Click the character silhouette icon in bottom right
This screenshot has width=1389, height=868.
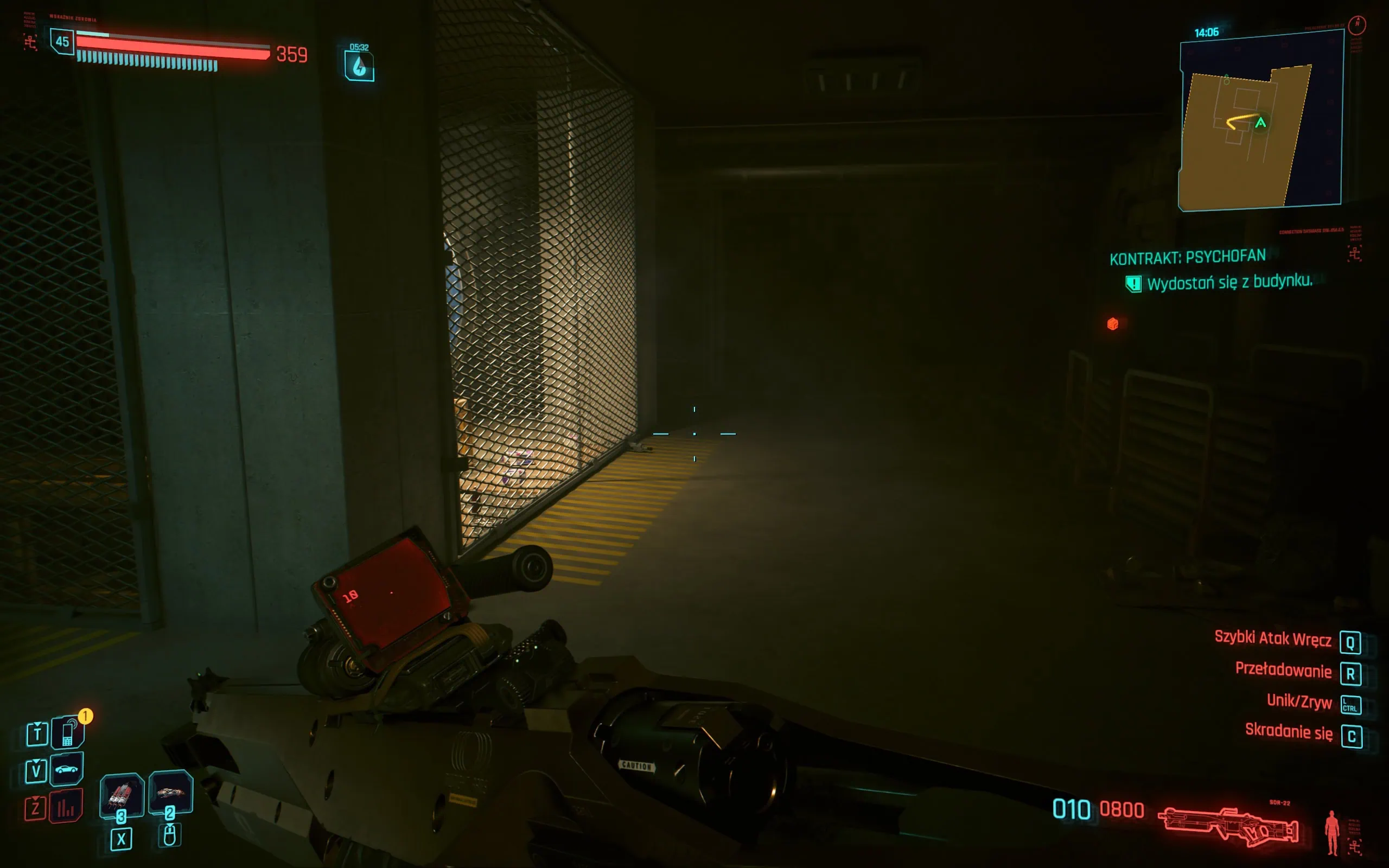(x=1331, y=832)
